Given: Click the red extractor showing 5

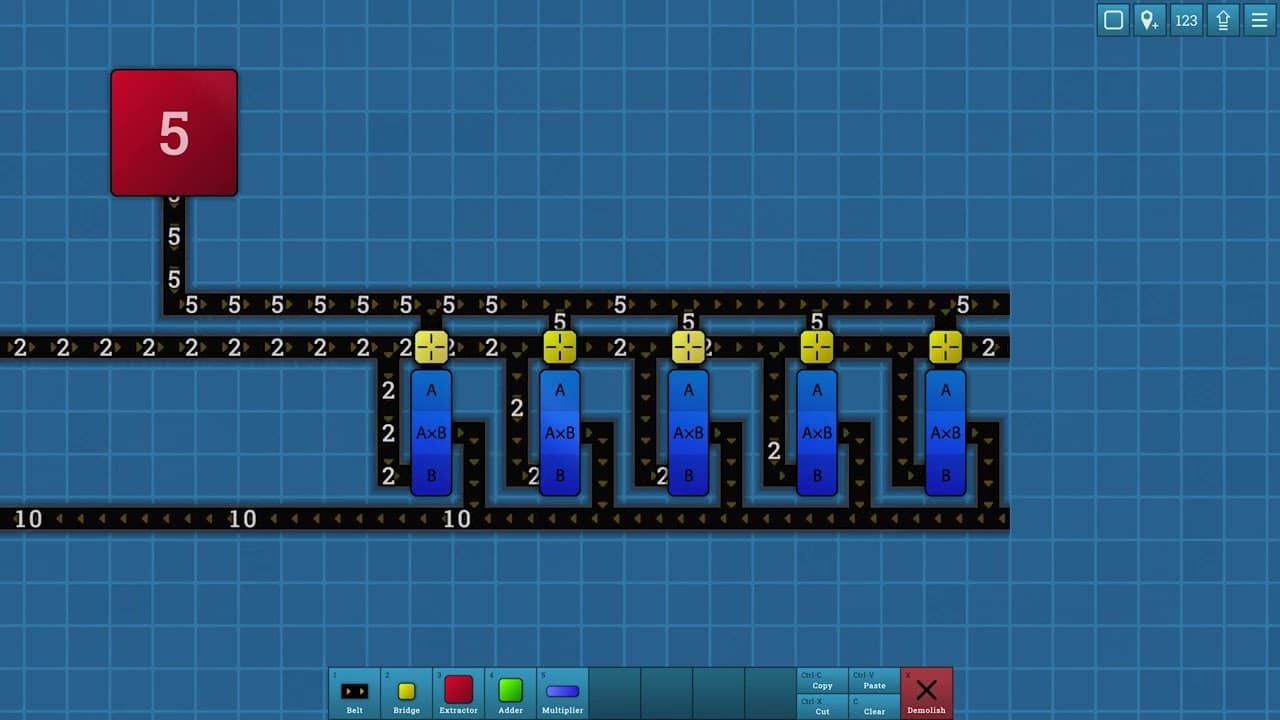Looking at the screenshot, I should (174, 131).
